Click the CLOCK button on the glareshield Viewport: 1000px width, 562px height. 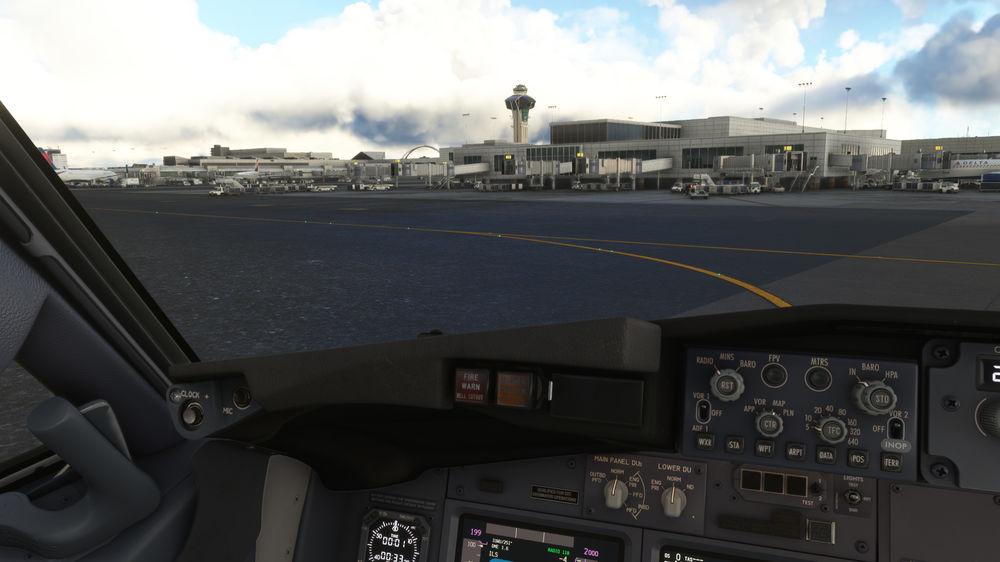(192, 413)
